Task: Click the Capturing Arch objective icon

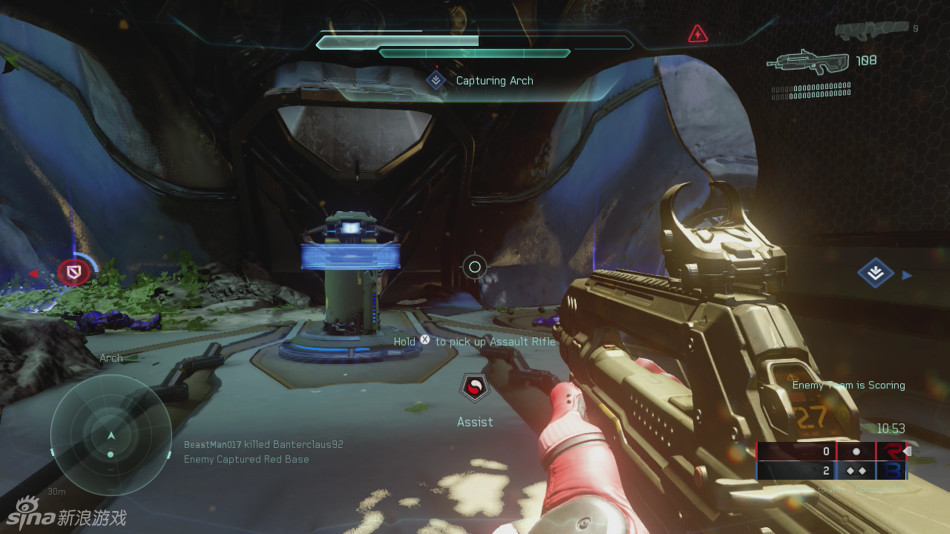Action: coord(436,80)
